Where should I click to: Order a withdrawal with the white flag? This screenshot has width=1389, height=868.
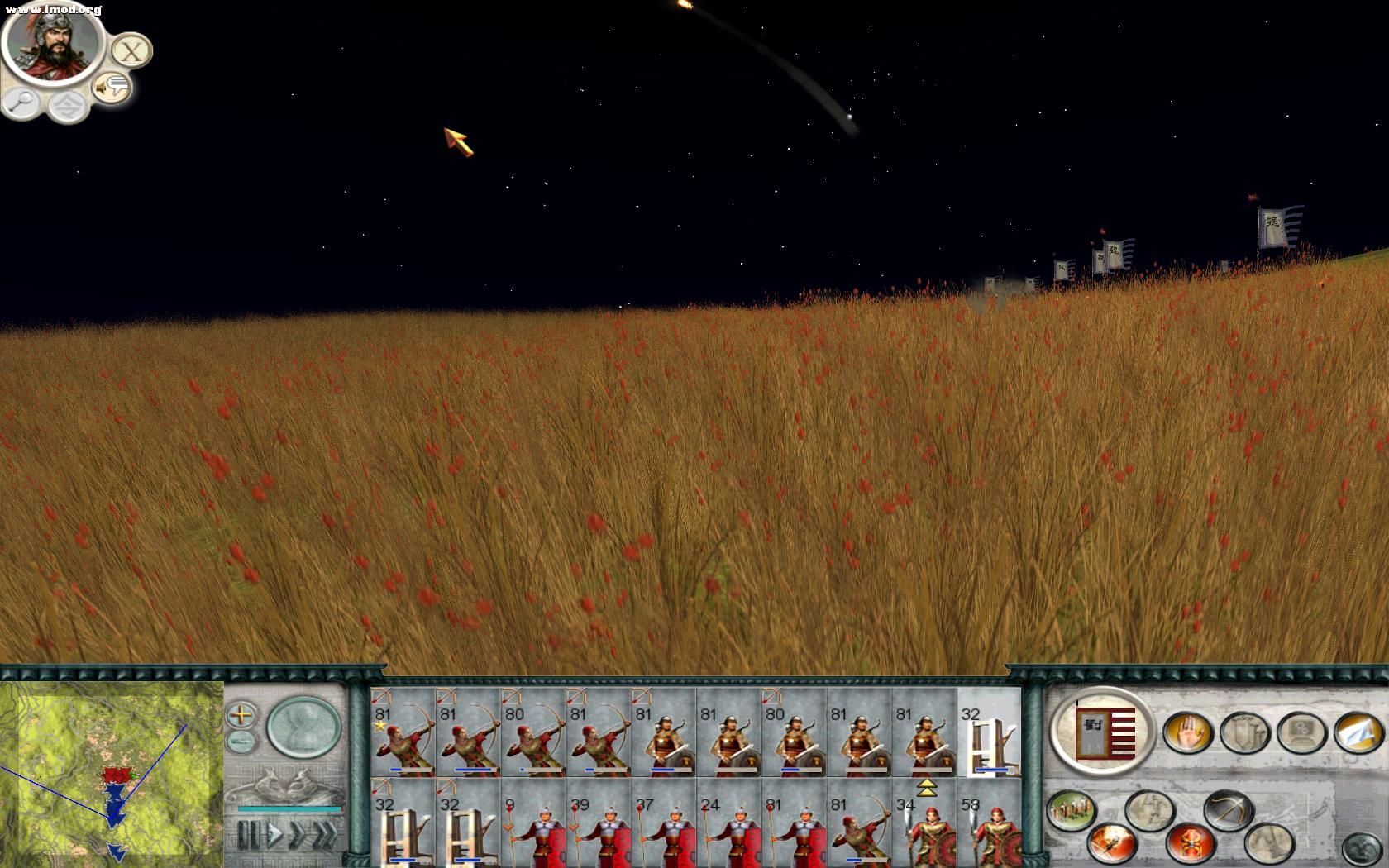[1358, 732]
